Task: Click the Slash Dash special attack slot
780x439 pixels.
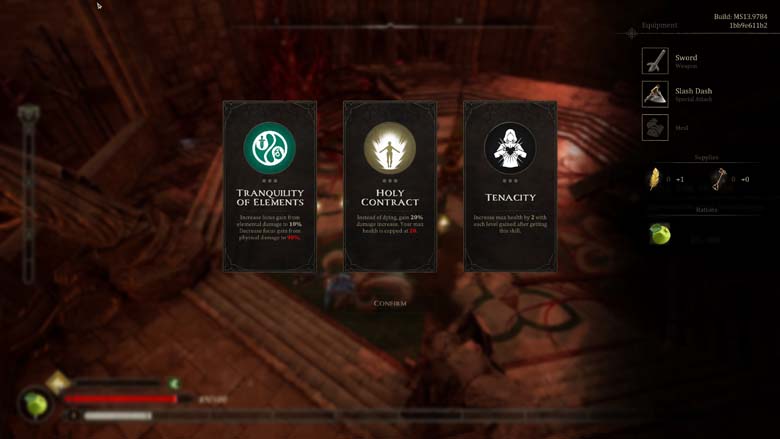Action: click(x=655, y=94)
